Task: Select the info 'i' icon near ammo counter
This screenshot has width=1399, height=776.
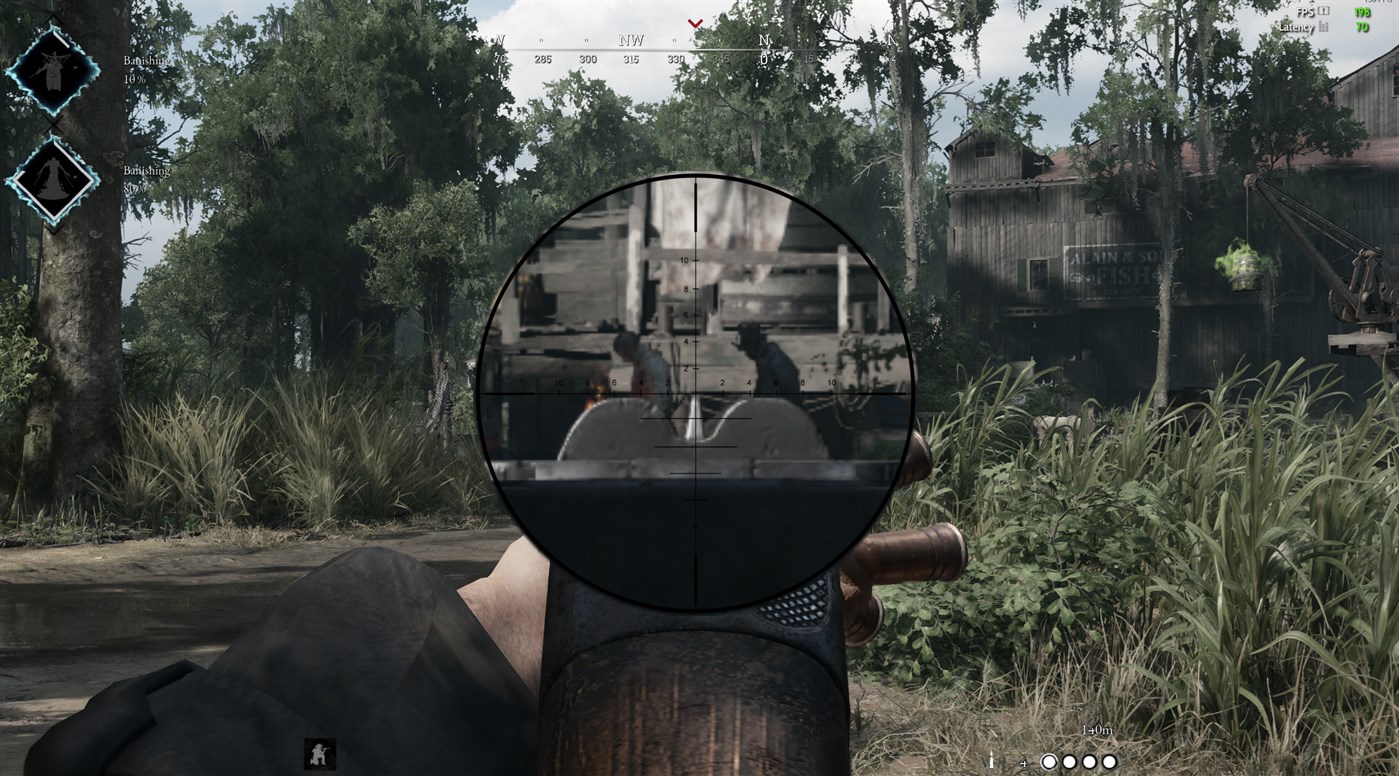Action: coord(991,761)
